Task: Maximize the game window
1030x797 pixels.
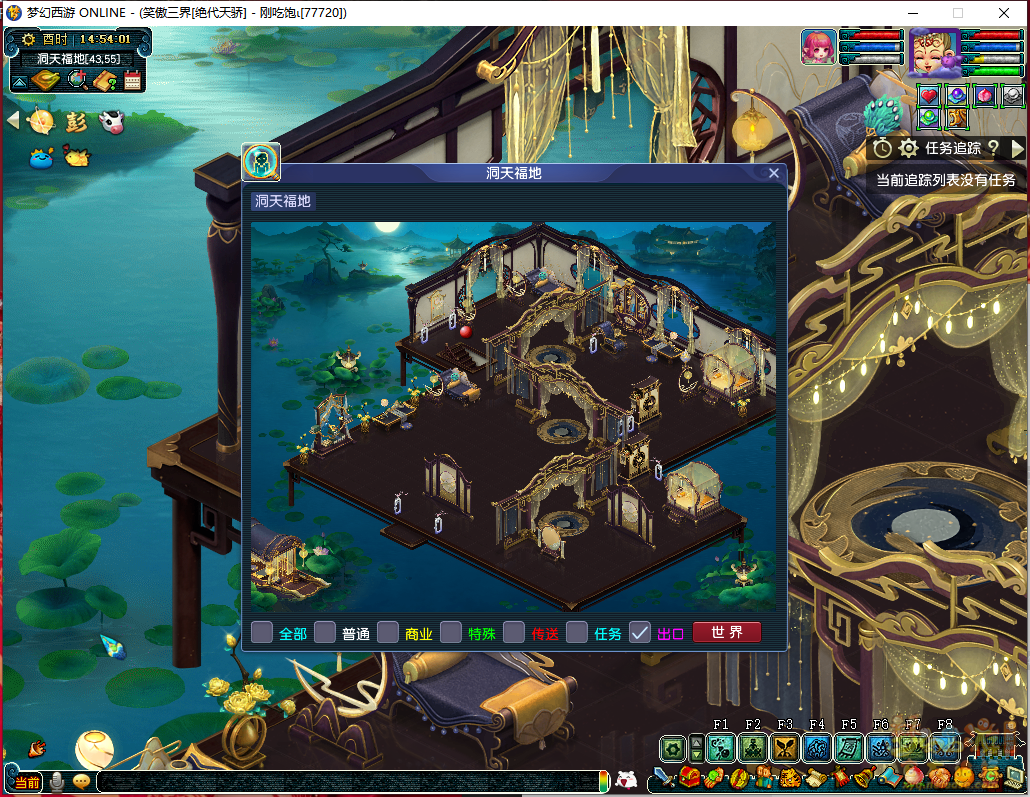Action: click(x=957, y=13)
